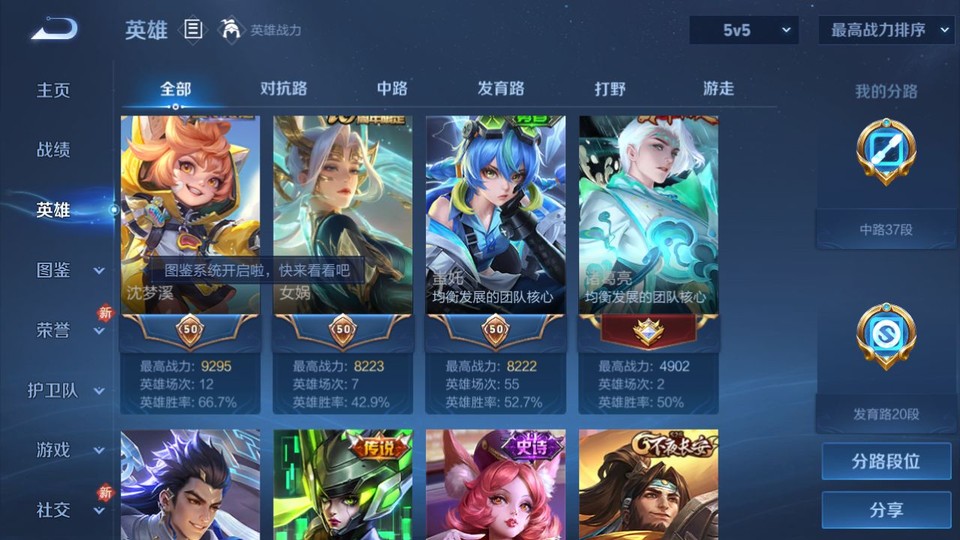This screenshot has width=960, height=540.
Task: Open the 战绩 match record section
Action: (54, 150)
